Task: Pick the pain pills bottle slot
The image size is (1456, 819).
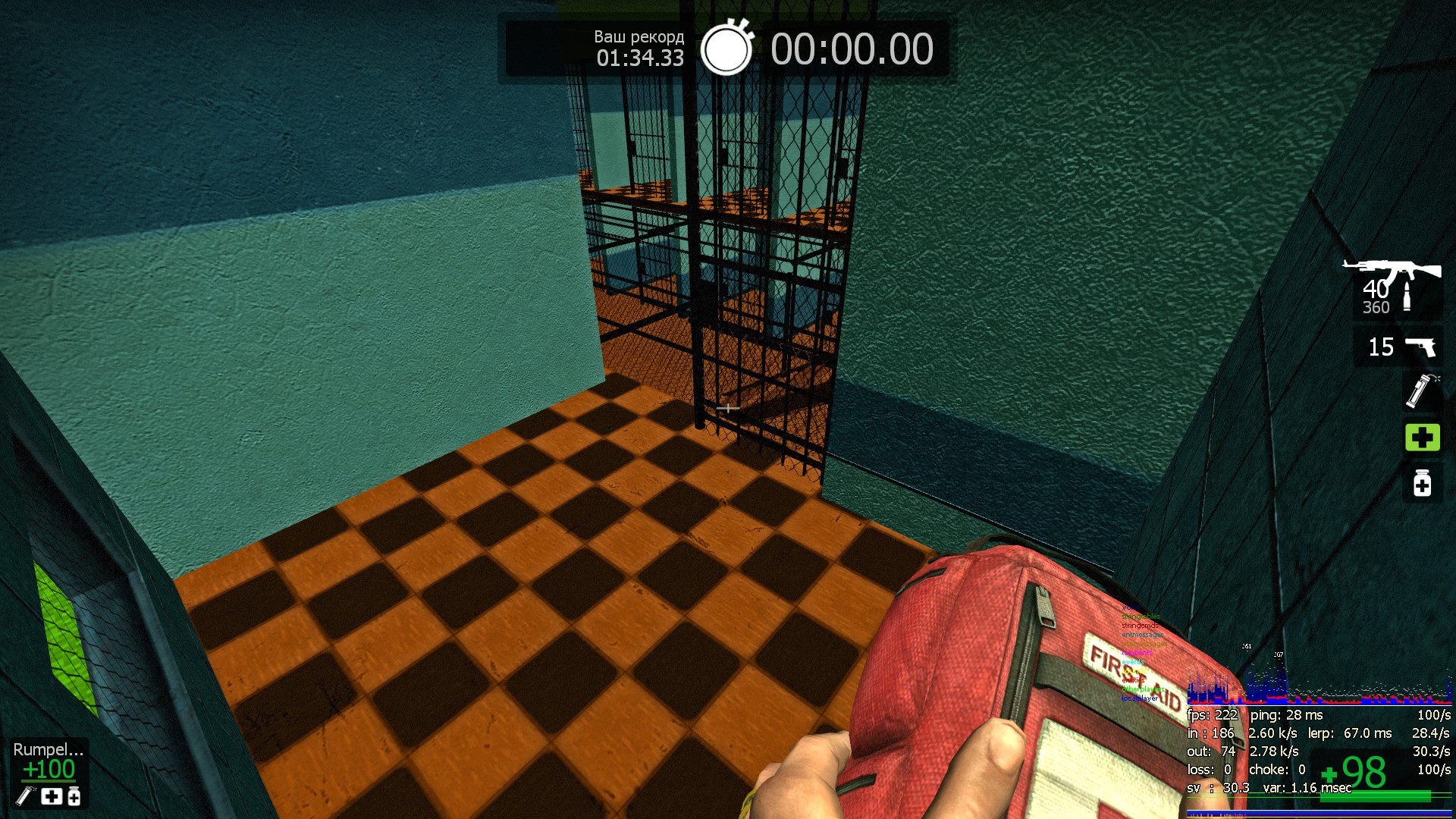Action: (x=1422, y=483)
